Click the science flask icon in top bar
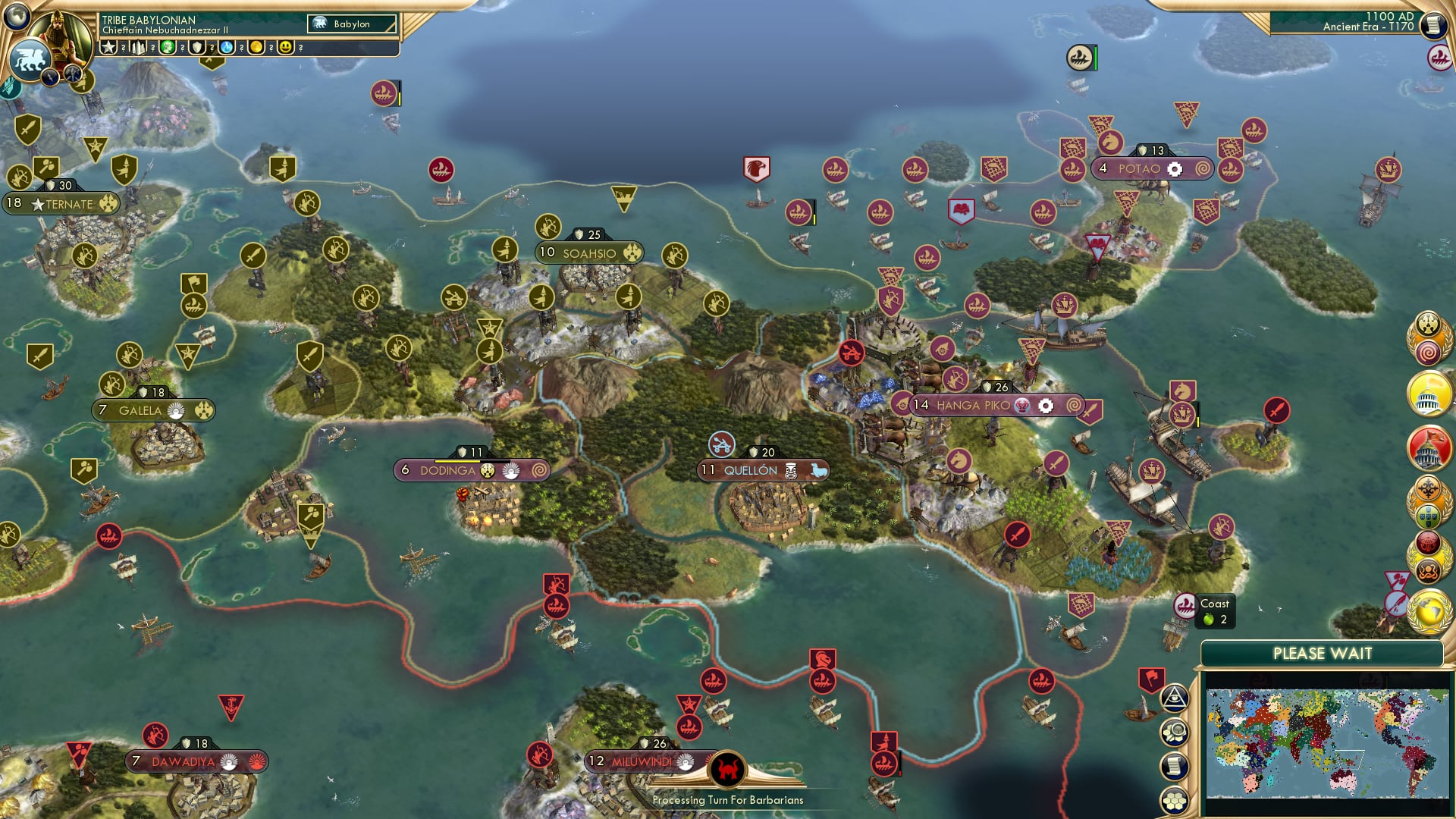The image size is (1456, 819). (227, 47)
